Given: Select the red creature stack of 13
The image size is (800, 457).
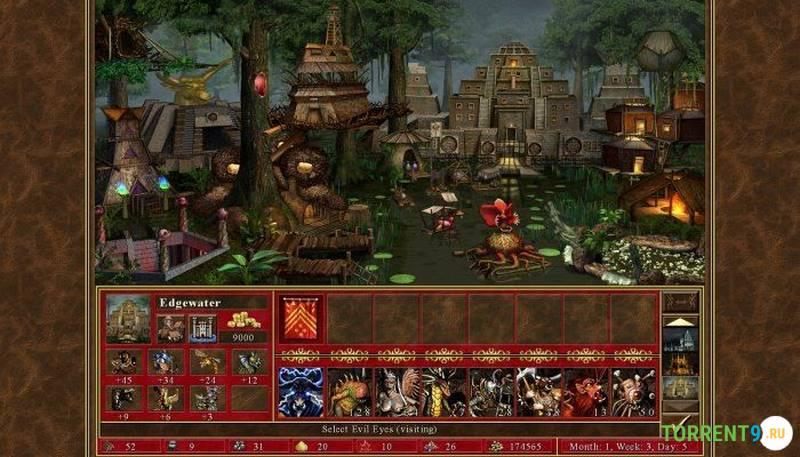Looking at the screenshot, I should 587,392.
